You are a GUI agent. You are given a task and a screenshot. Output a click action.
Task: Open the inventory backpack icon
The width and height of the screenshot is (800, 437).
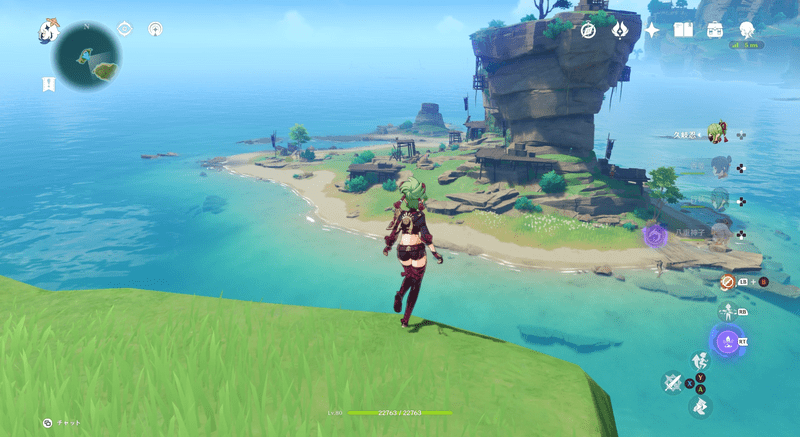point(715,30)
